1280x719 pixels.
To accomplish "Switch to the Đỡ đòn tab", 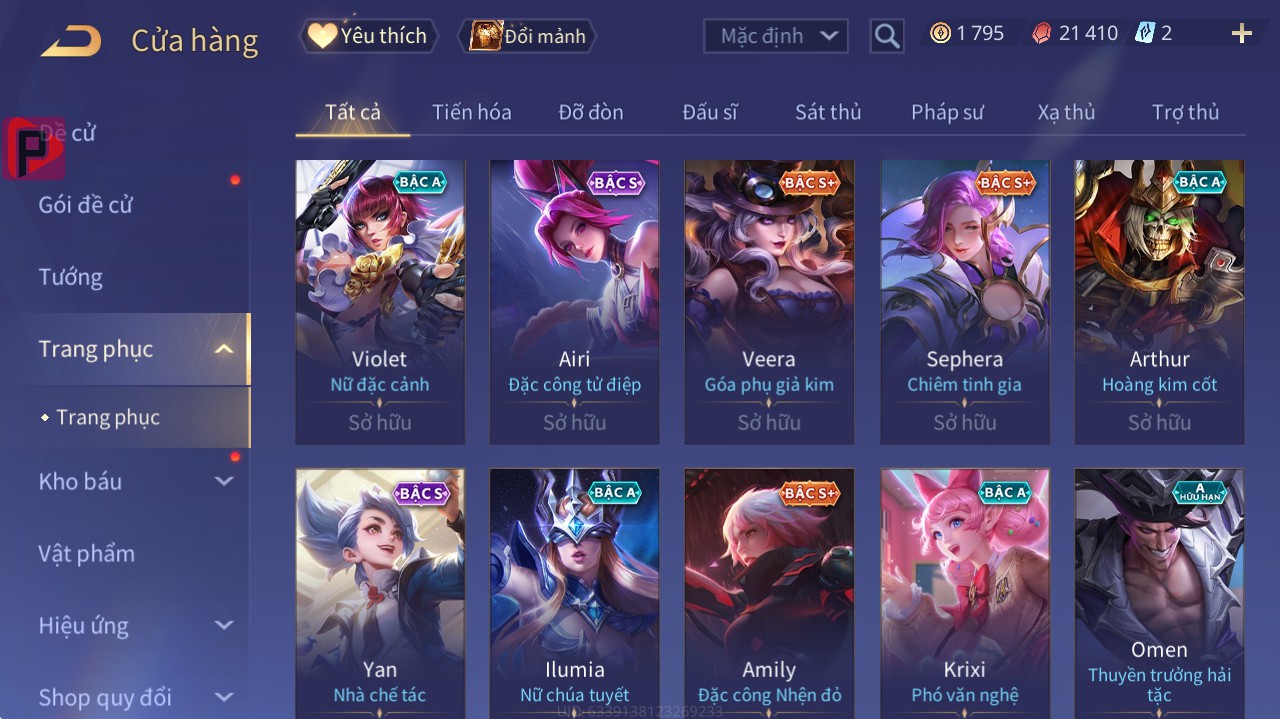I will tap(591, 112).
